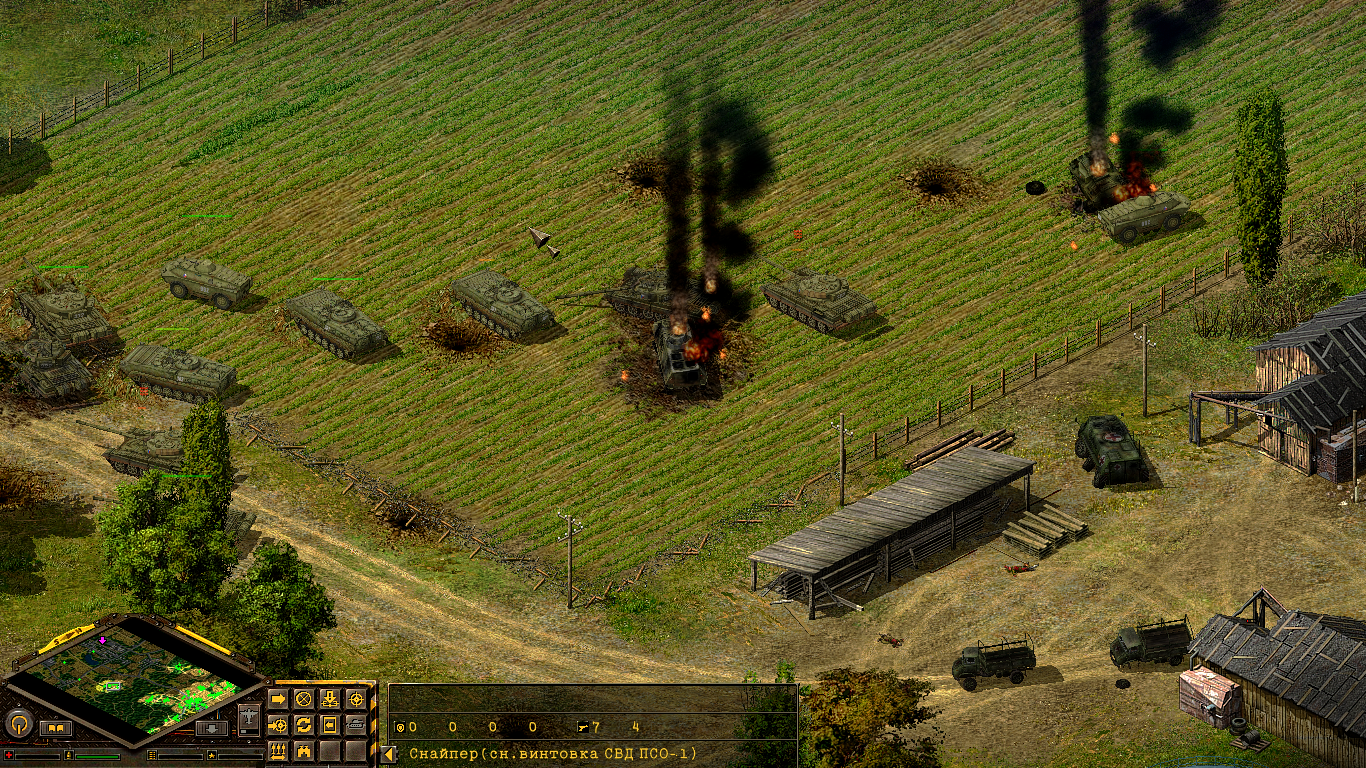Activate the attack crosshair command icon
The image size is (1366, 768).
356,698
